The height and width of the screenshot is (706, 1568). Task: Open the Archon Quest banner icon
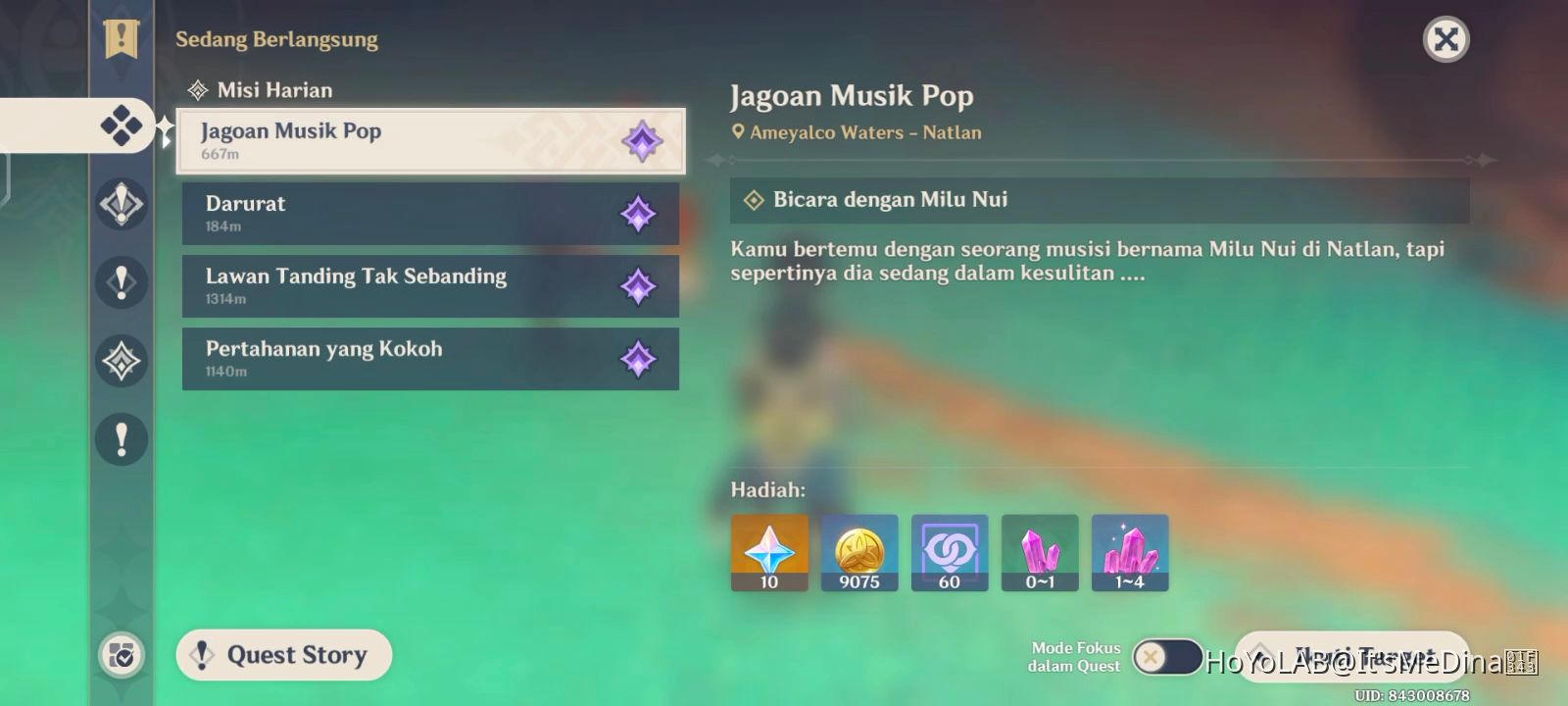coord(120,39)
